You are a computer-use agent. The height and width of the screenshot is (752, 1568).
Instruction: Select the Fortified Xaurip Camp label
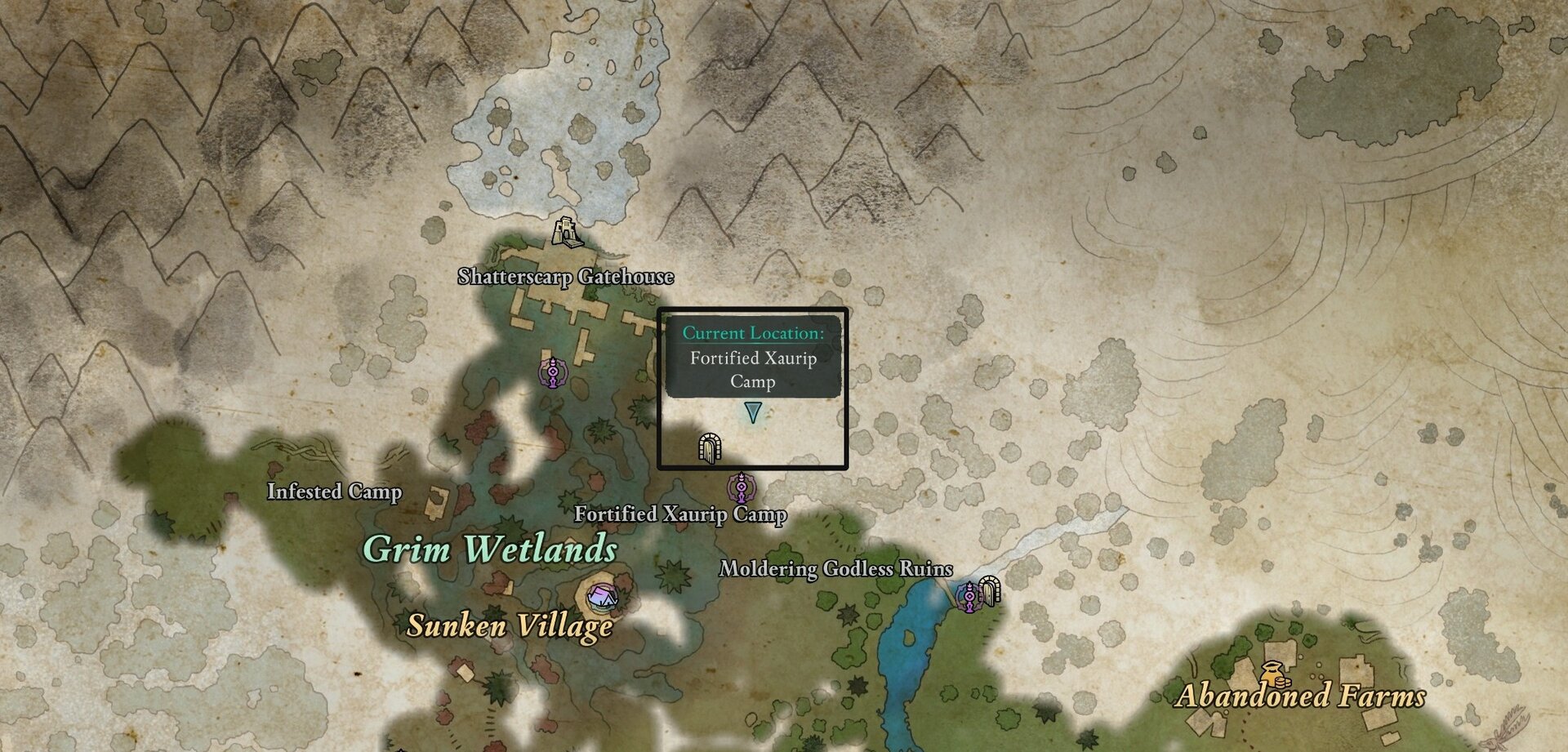click(680, 515)
